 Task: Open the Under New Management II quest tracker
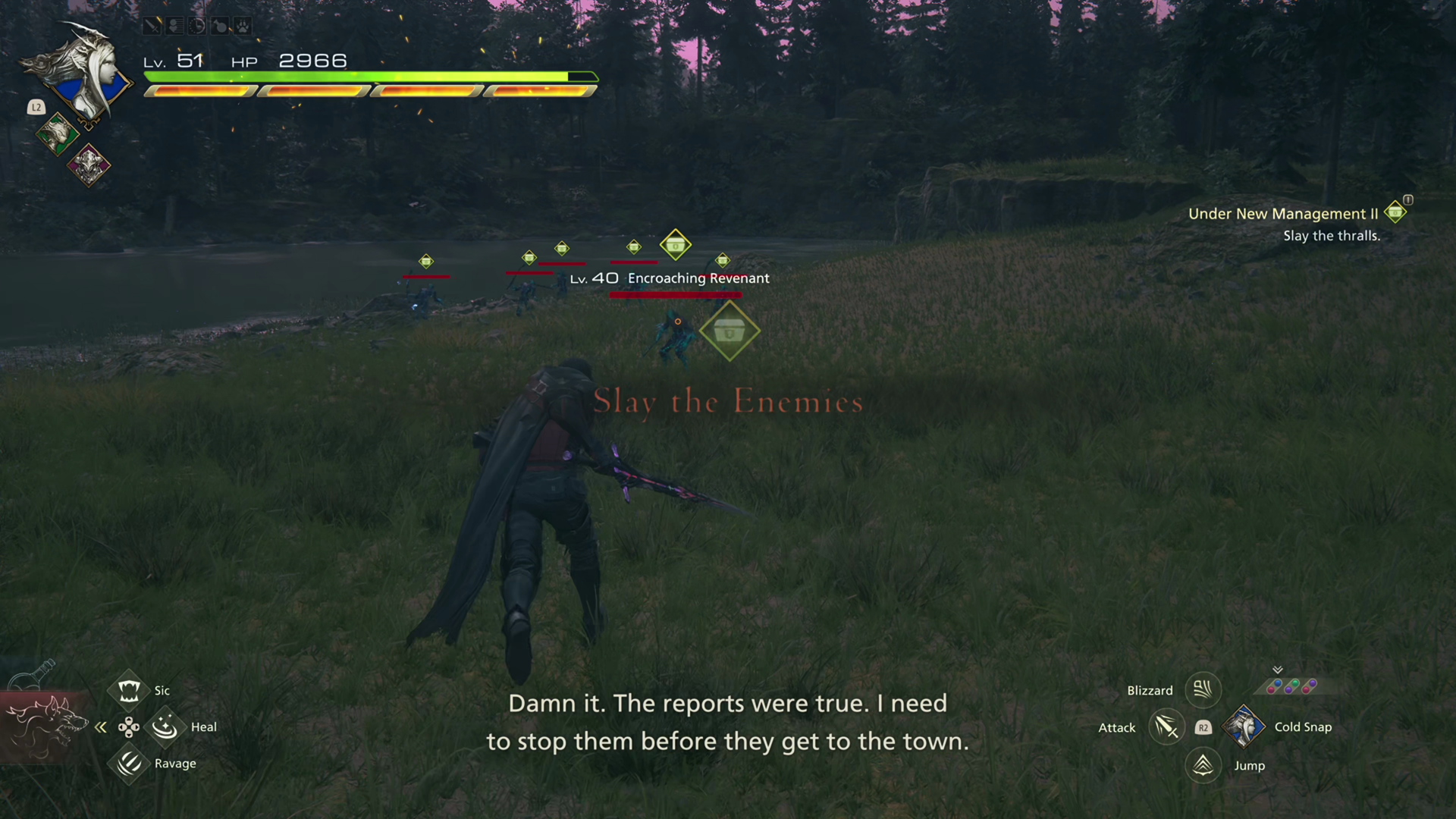(x=1282, y=214)
